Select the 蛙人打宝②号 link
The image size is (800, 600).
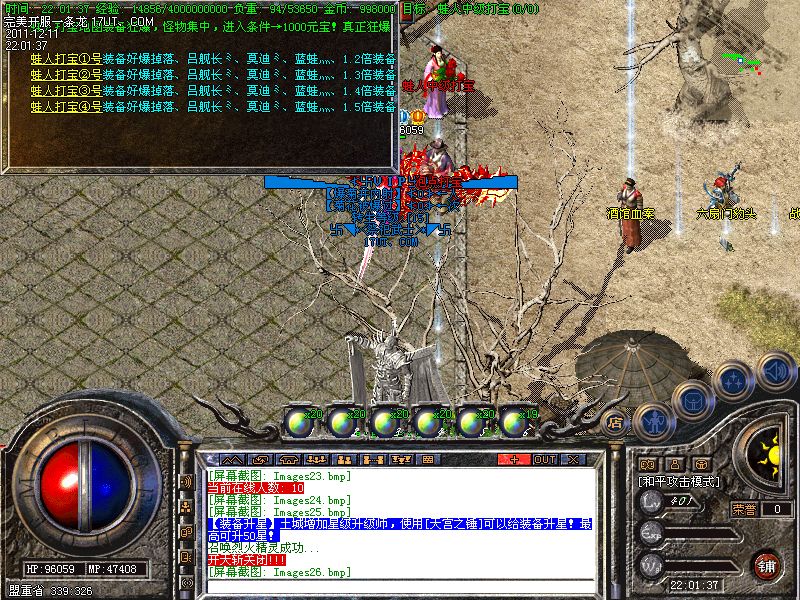[x=66, y=75]
